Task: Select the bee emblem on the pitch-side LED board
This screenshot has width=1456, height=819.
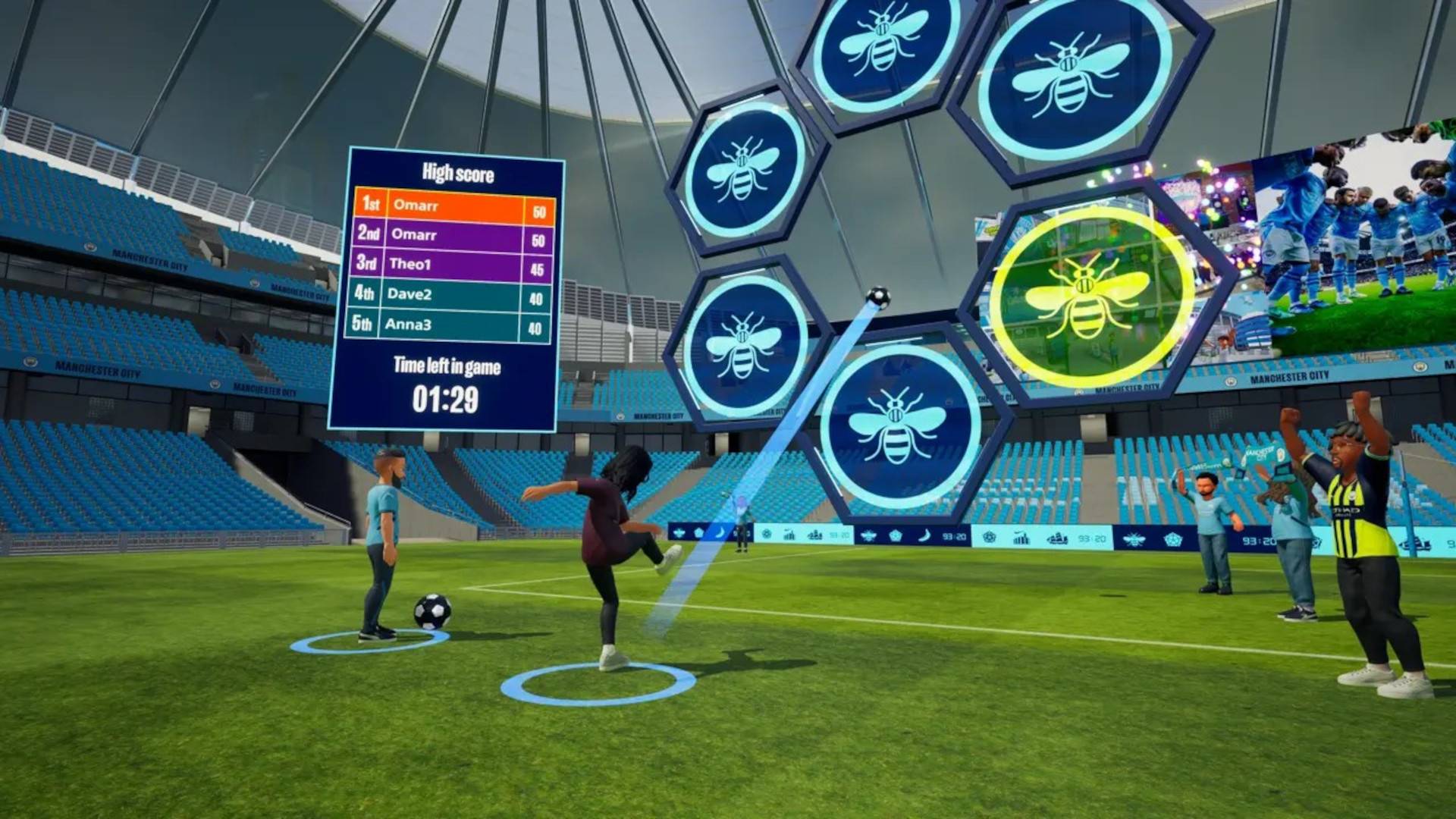Action: [868, 534]
